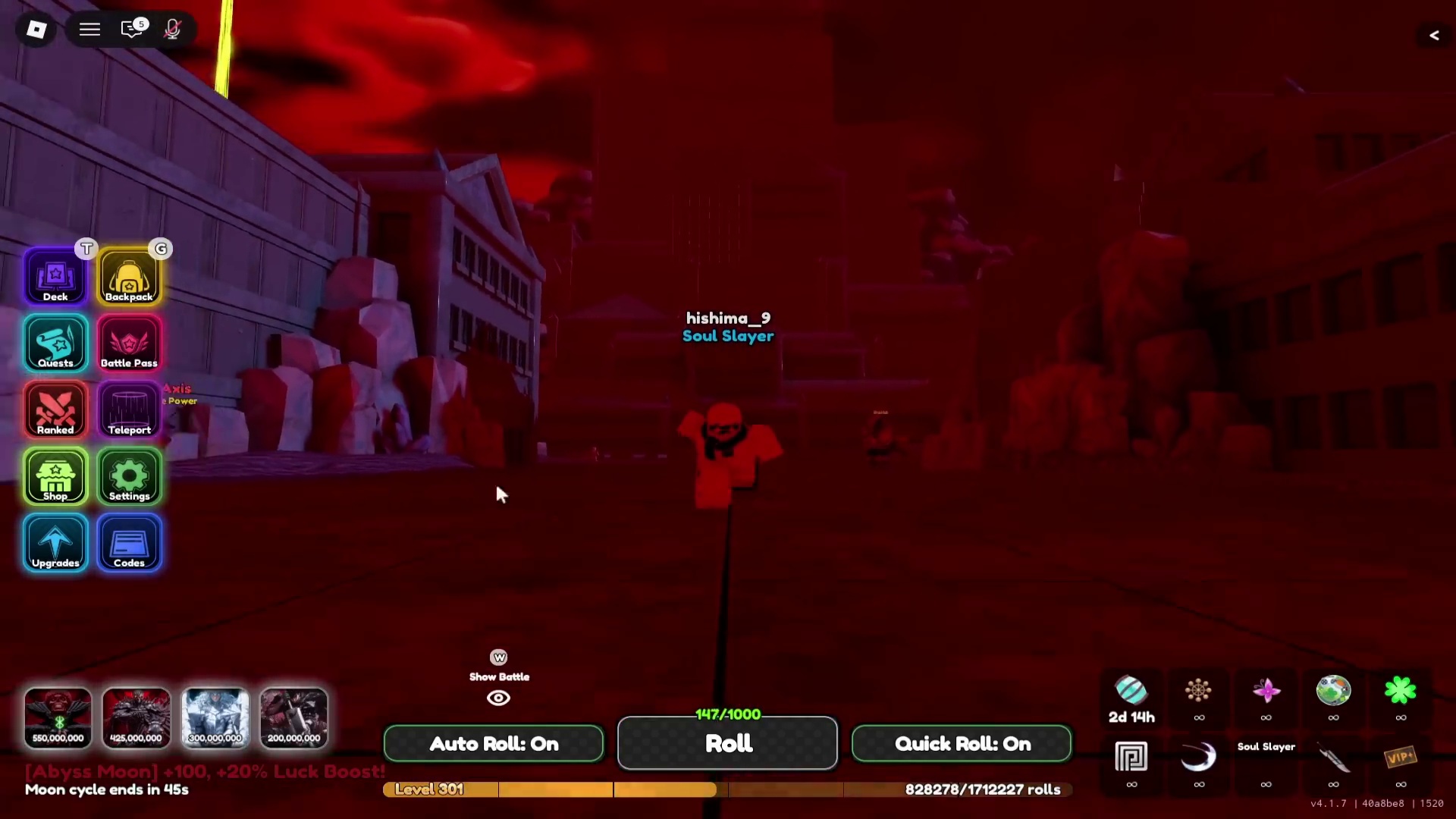View the Quests menu

coord(55,343)
